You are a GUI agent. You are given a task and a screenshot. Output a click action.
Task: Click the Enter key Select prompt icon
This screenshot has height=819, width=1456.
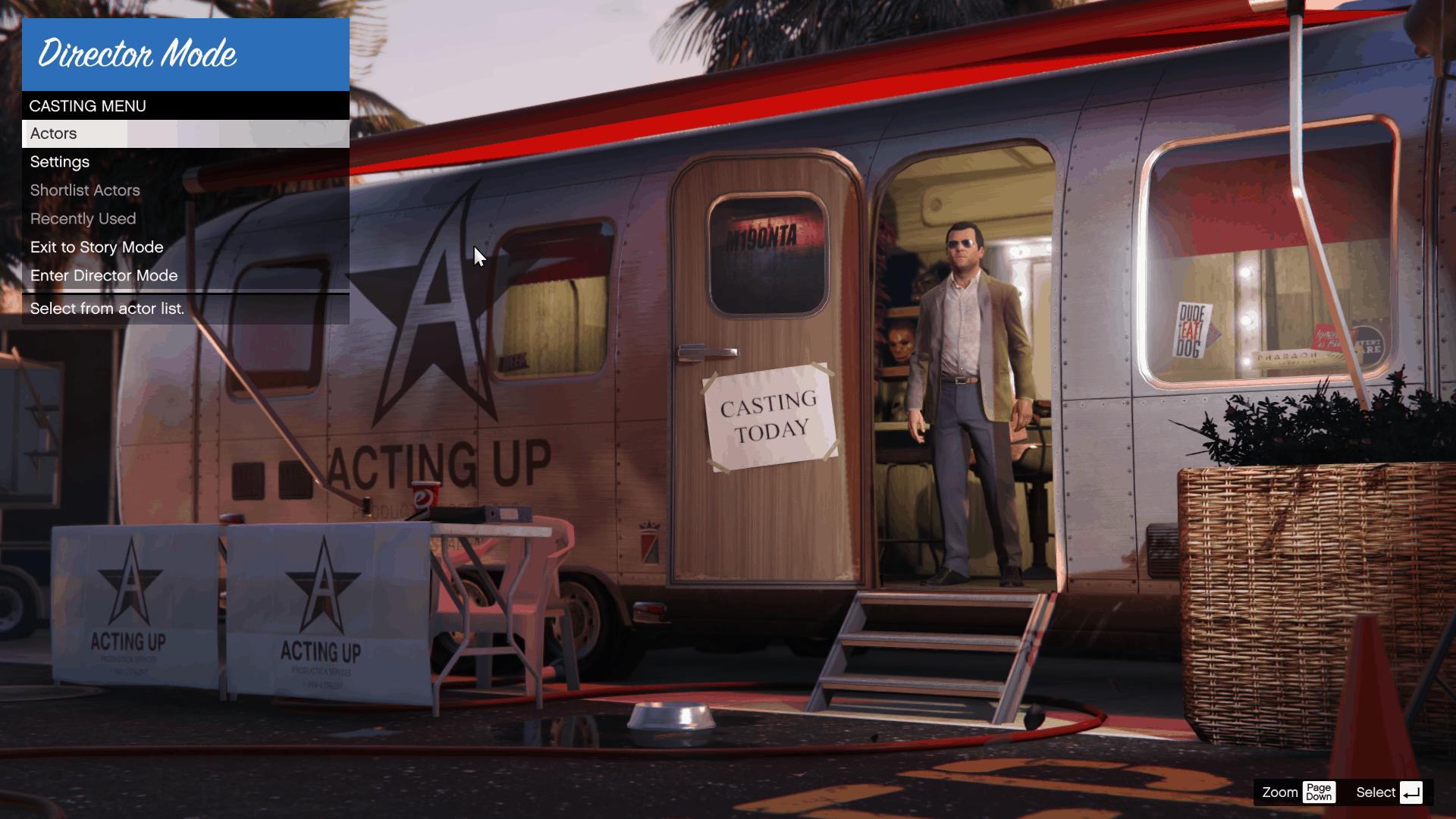click(1411, 792)
